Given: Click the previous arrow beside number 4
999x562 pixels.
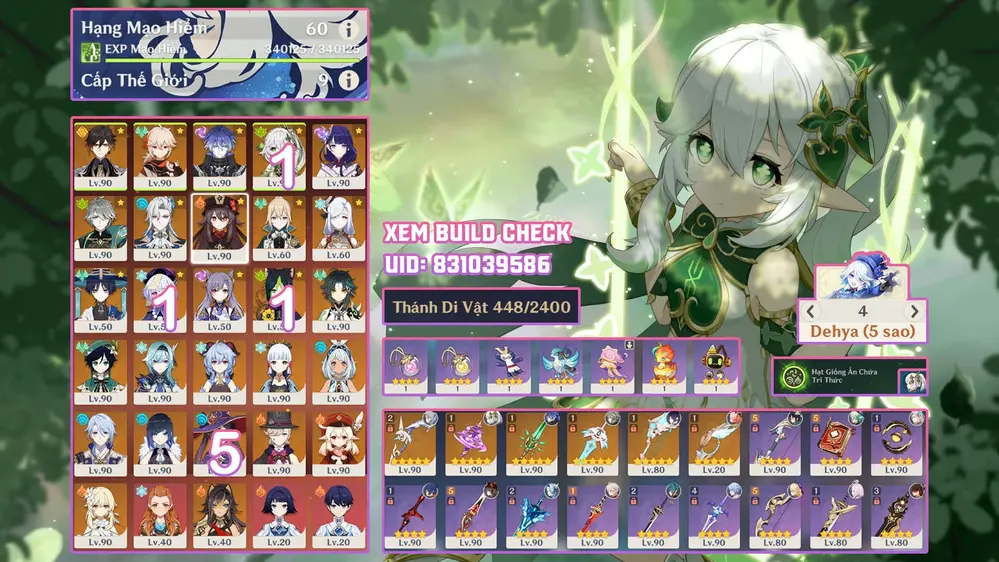Looking at the screenshot, I should point(812,312).
